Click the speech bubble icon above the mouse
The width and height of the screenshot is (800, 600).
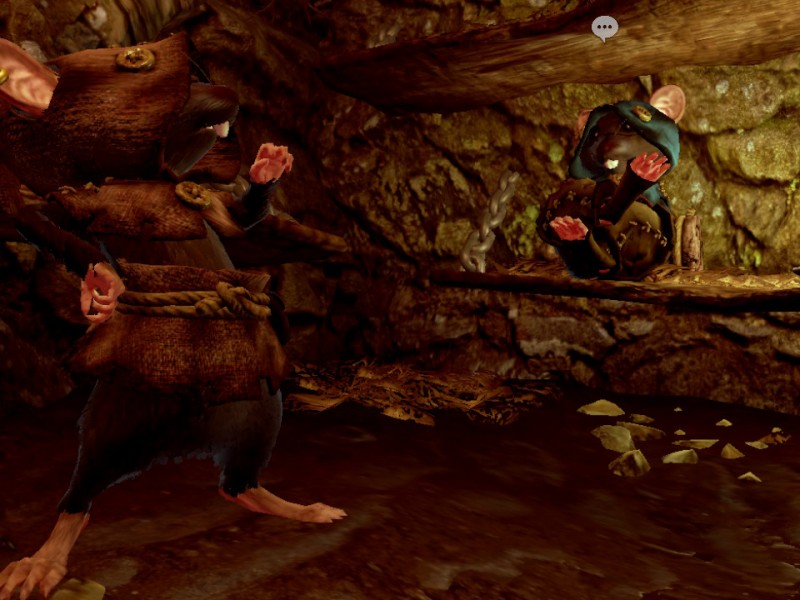click(x=604, y=27)
